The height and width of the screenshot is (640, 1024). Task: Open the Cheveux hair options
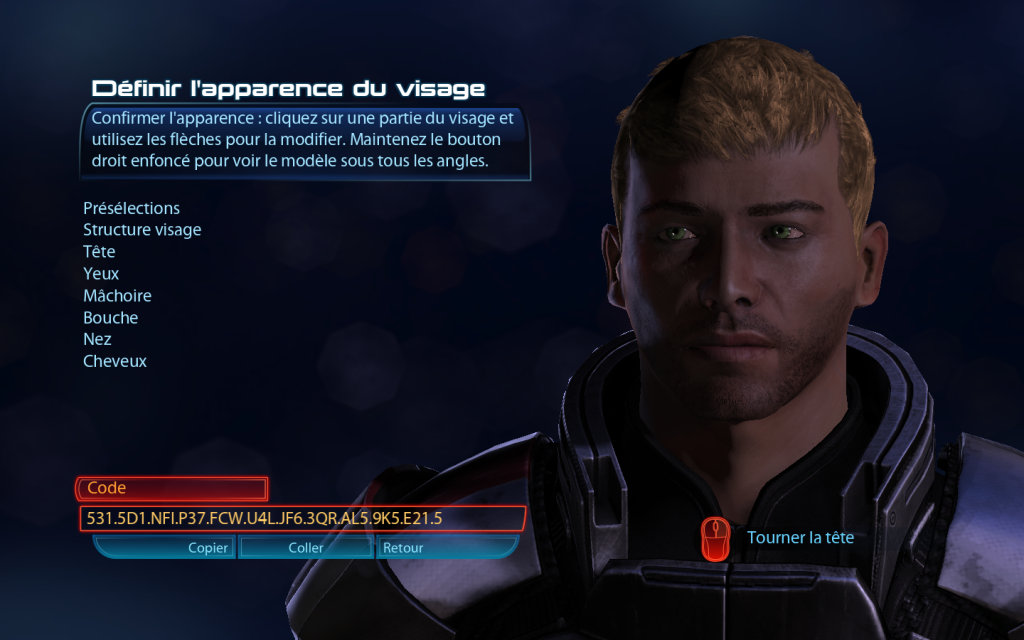[115, 361]
